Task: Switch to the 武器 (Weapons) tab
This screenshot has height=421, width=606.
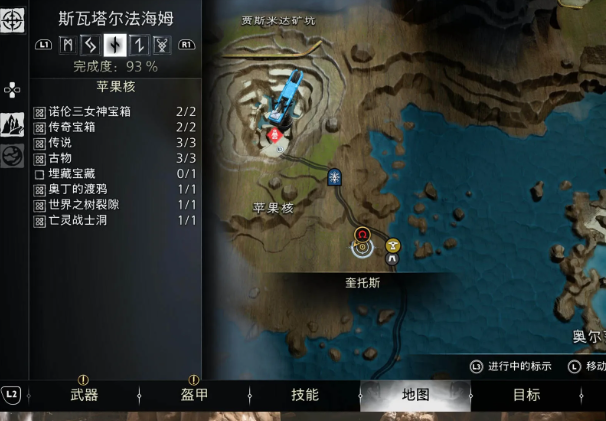Action: [84, 395]
